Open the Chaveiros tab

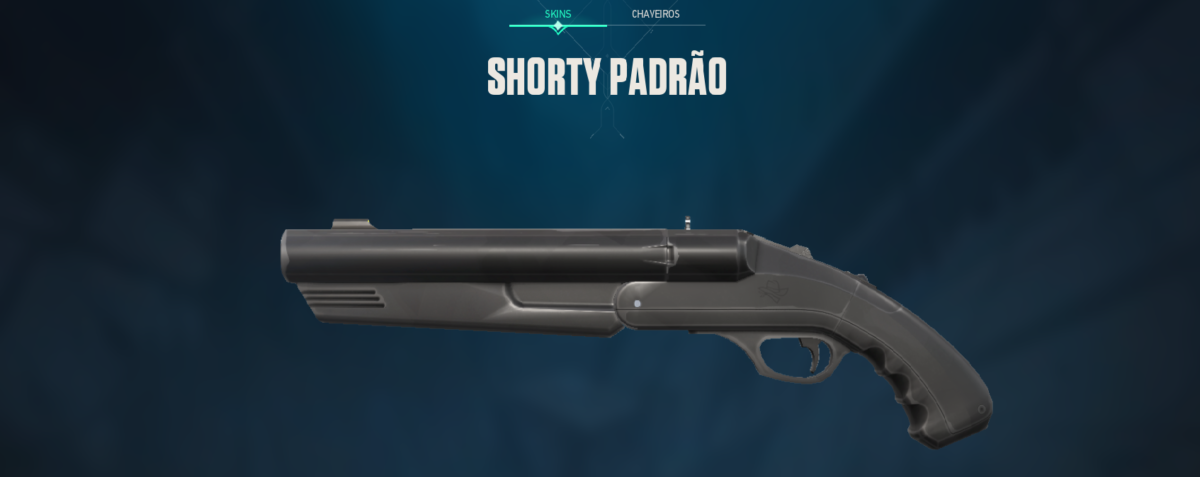pyautogui.click(x=656, y=14)
